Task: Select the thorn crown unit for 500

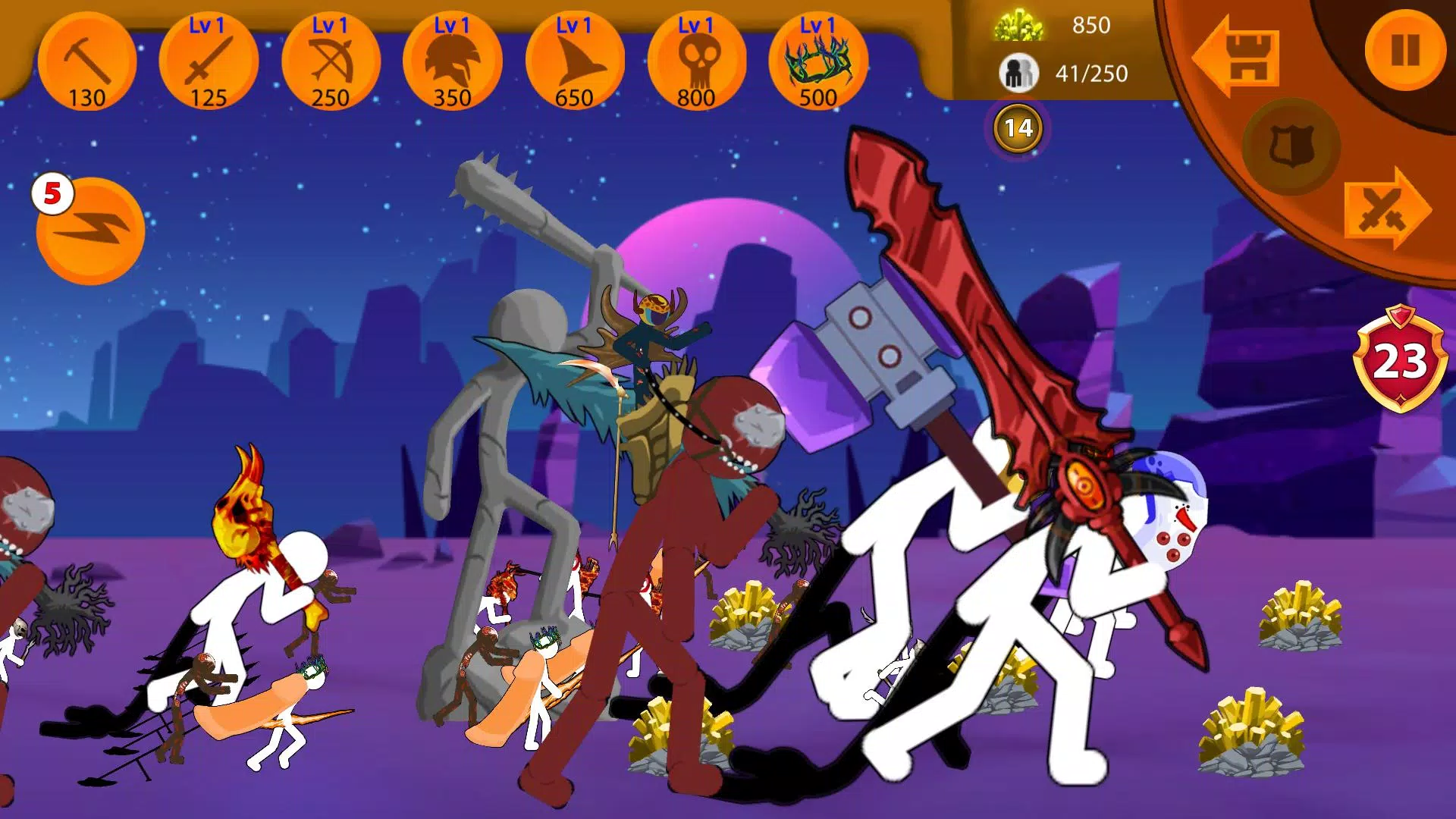Action: (817, 62)
